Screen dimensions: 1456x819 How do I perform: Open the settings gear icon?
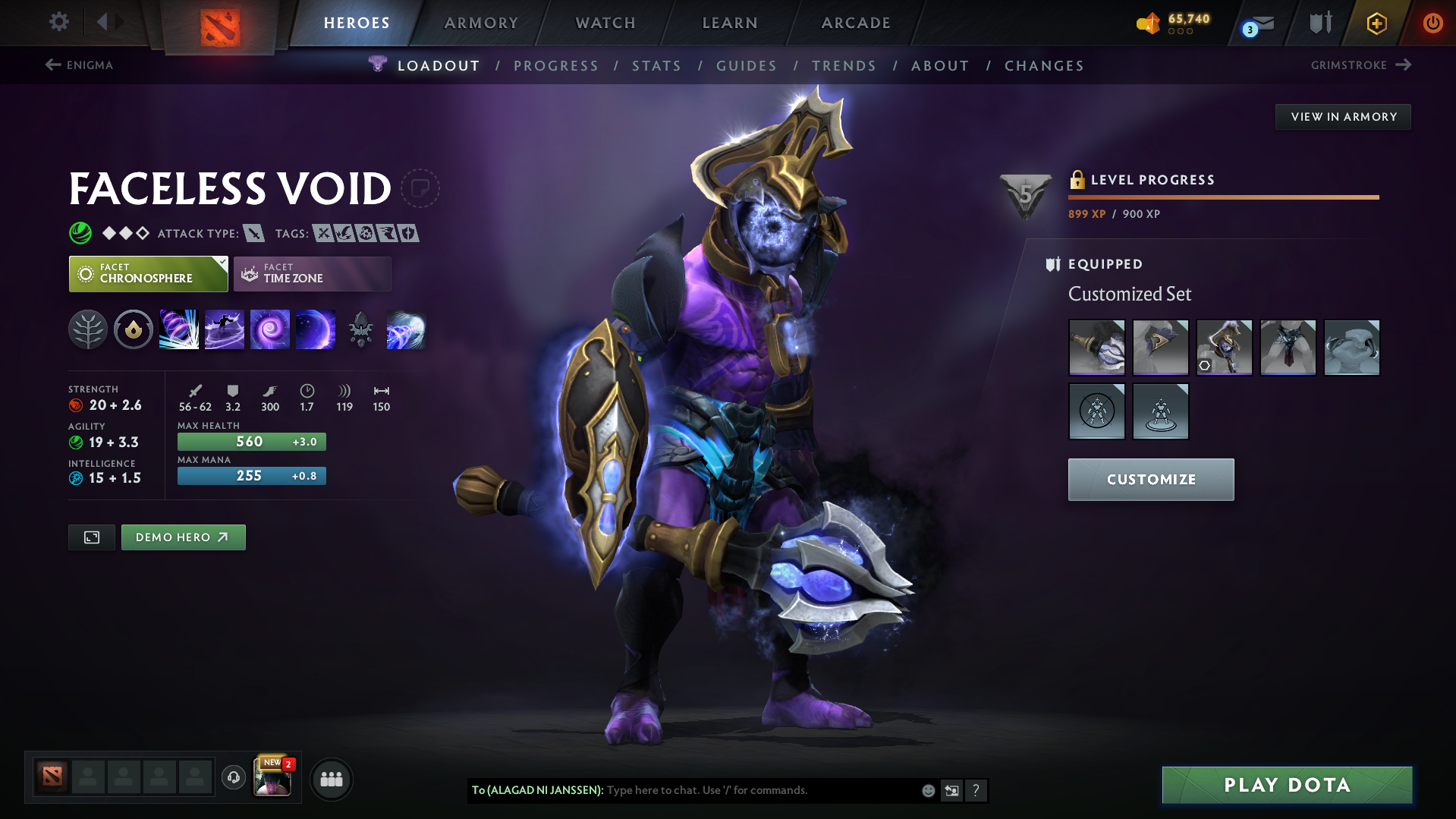tap(58, 22)
